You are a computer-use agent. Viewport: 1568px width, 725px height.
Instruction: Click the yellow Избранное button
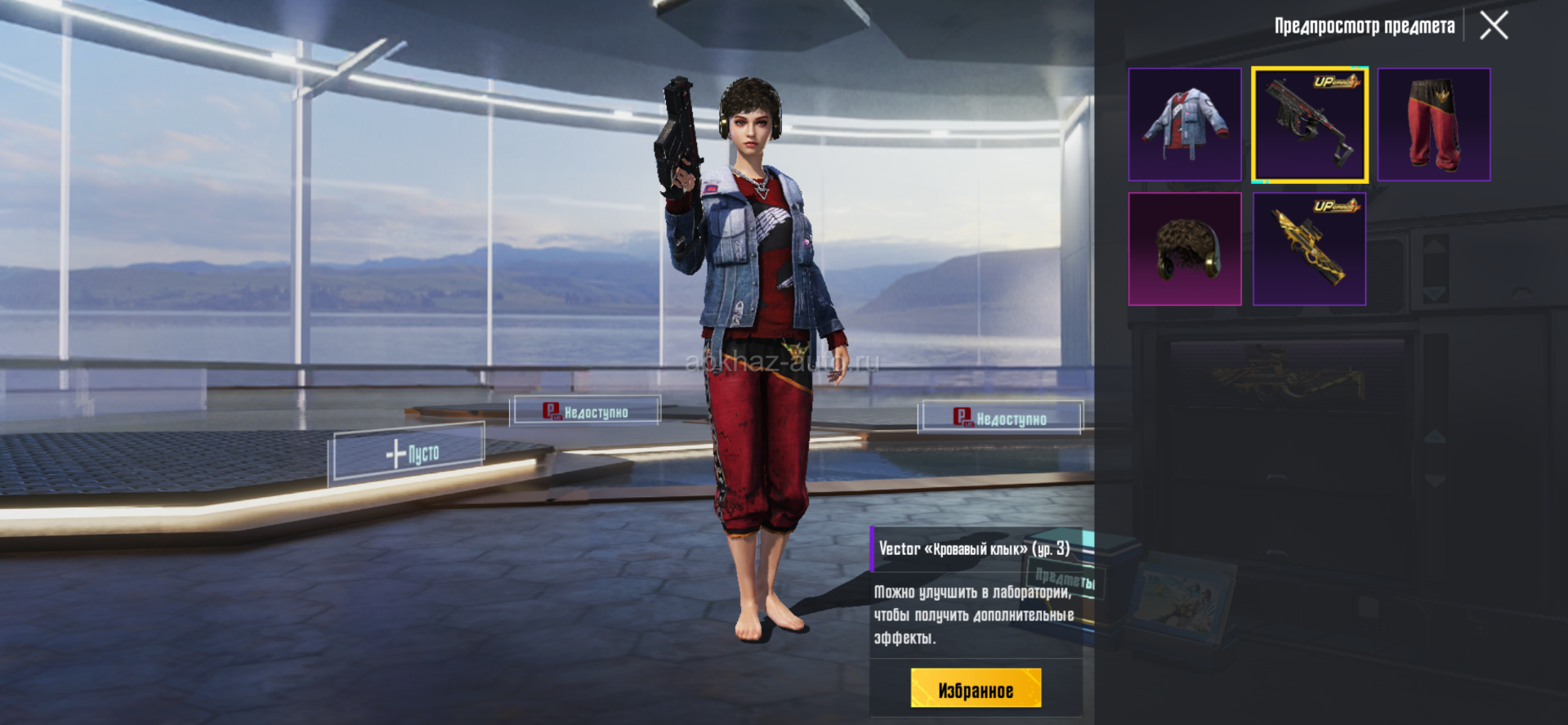(976, 688)
